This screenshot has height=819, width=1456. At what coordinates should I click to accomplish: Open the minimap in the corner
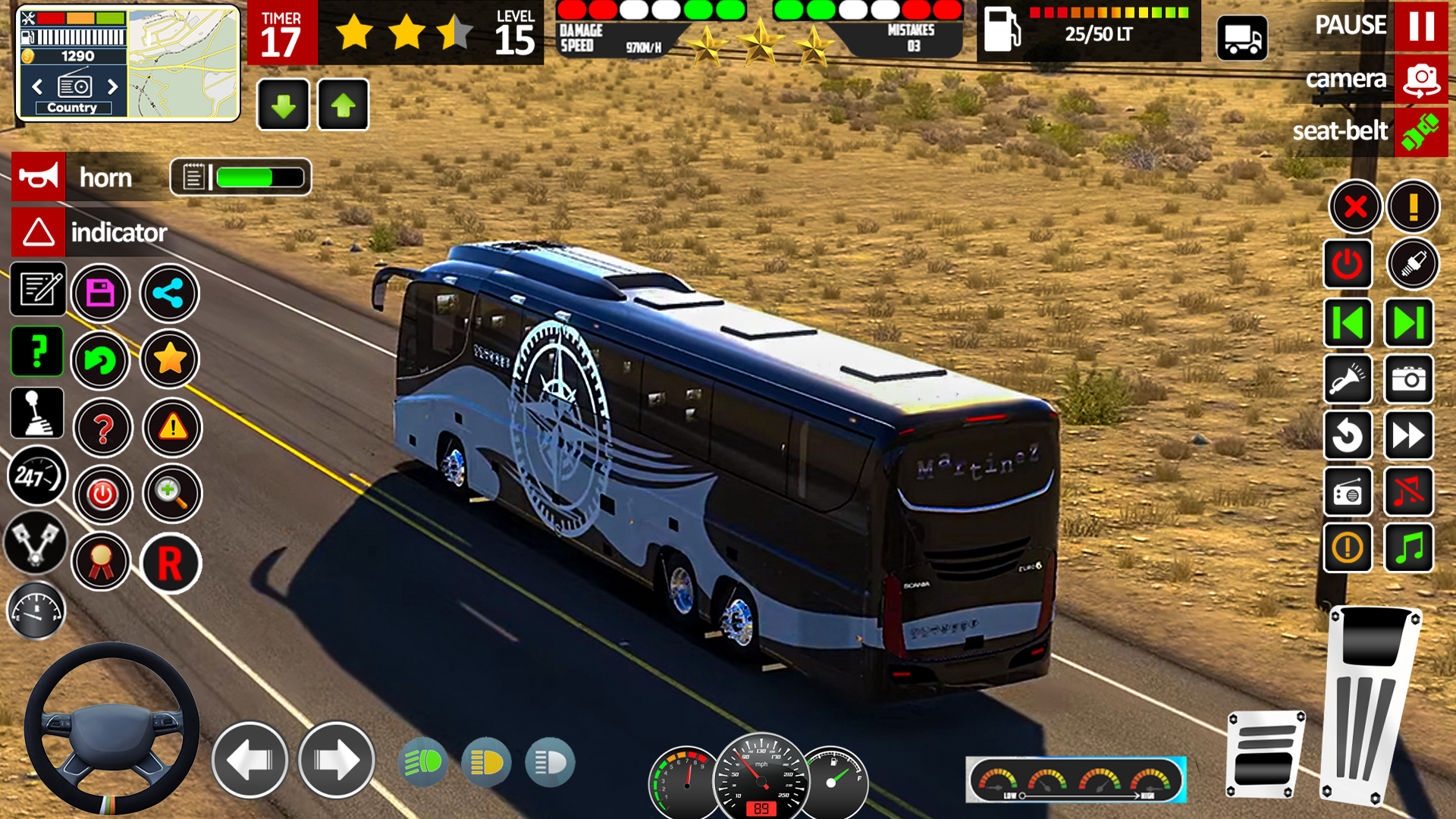[x=184, y=64]
